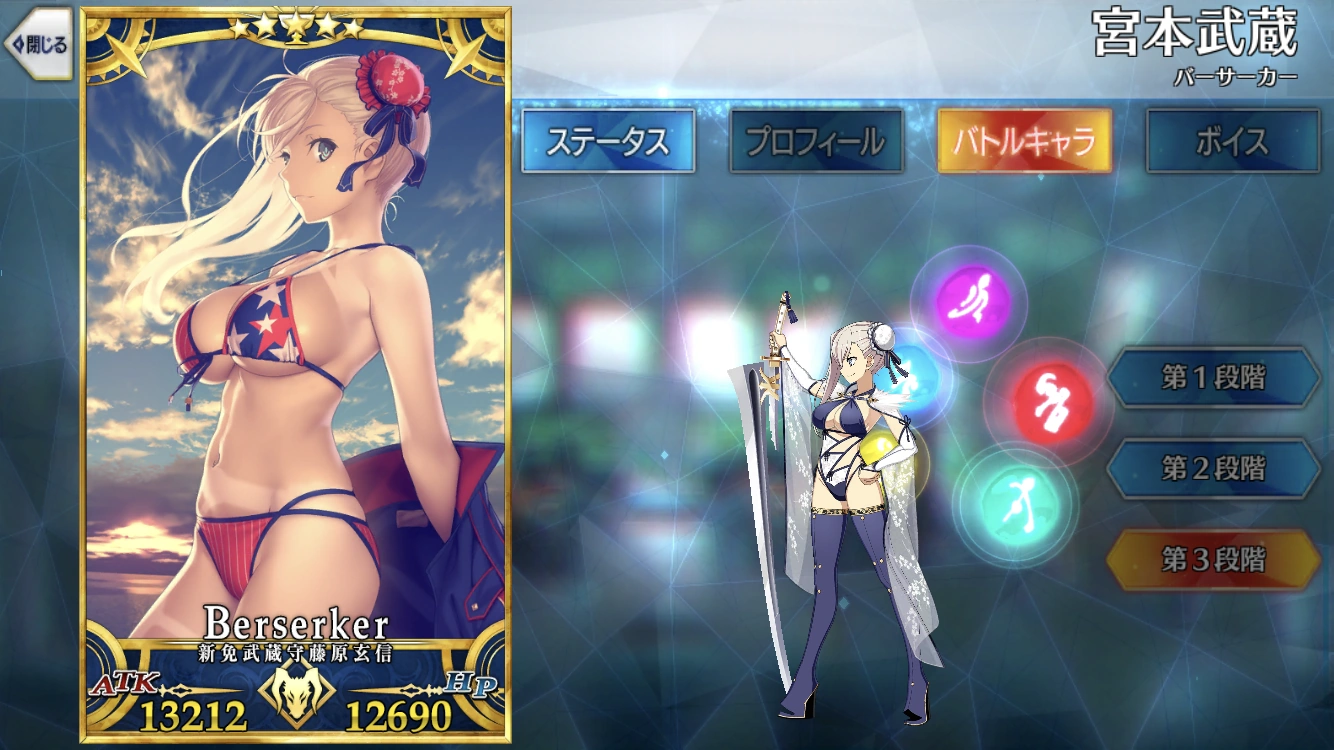The height and width of the screenshot is (750, 1334).
Task: Select the バトルキャラ tab
Action: click(1025, 141)
